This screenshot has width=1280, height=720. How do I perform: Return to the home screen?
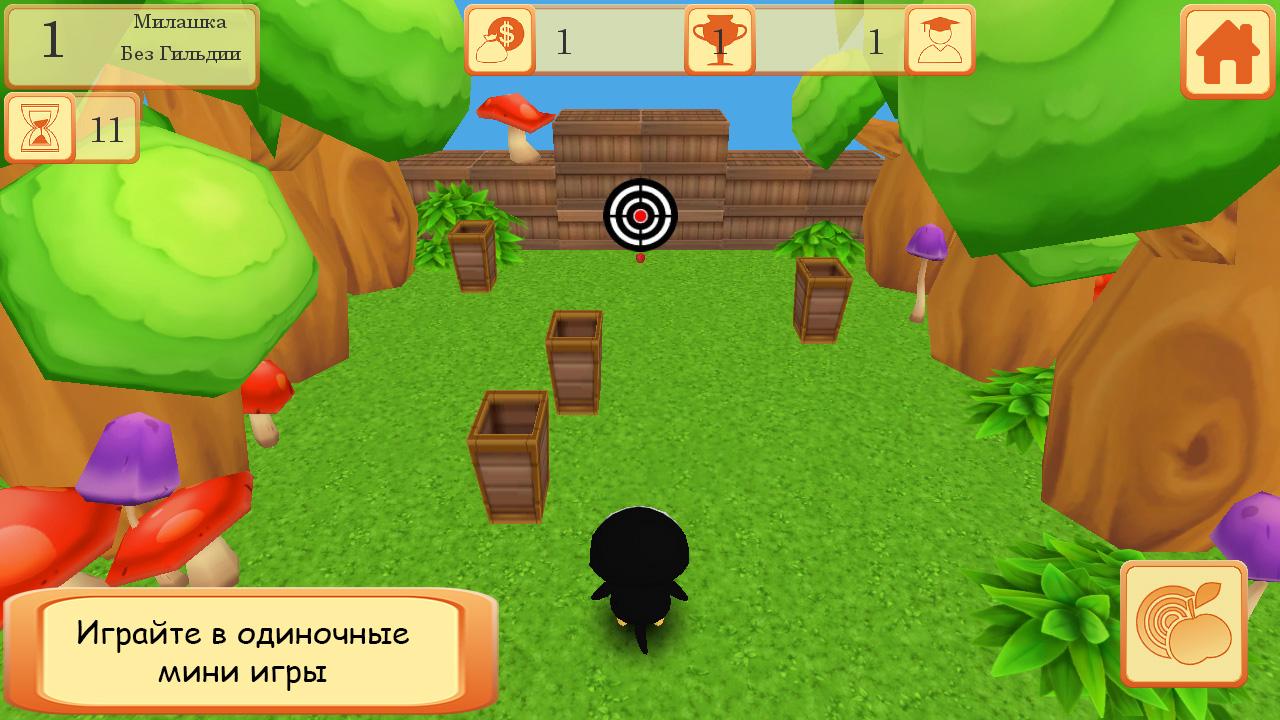(x=1227, y=52)
